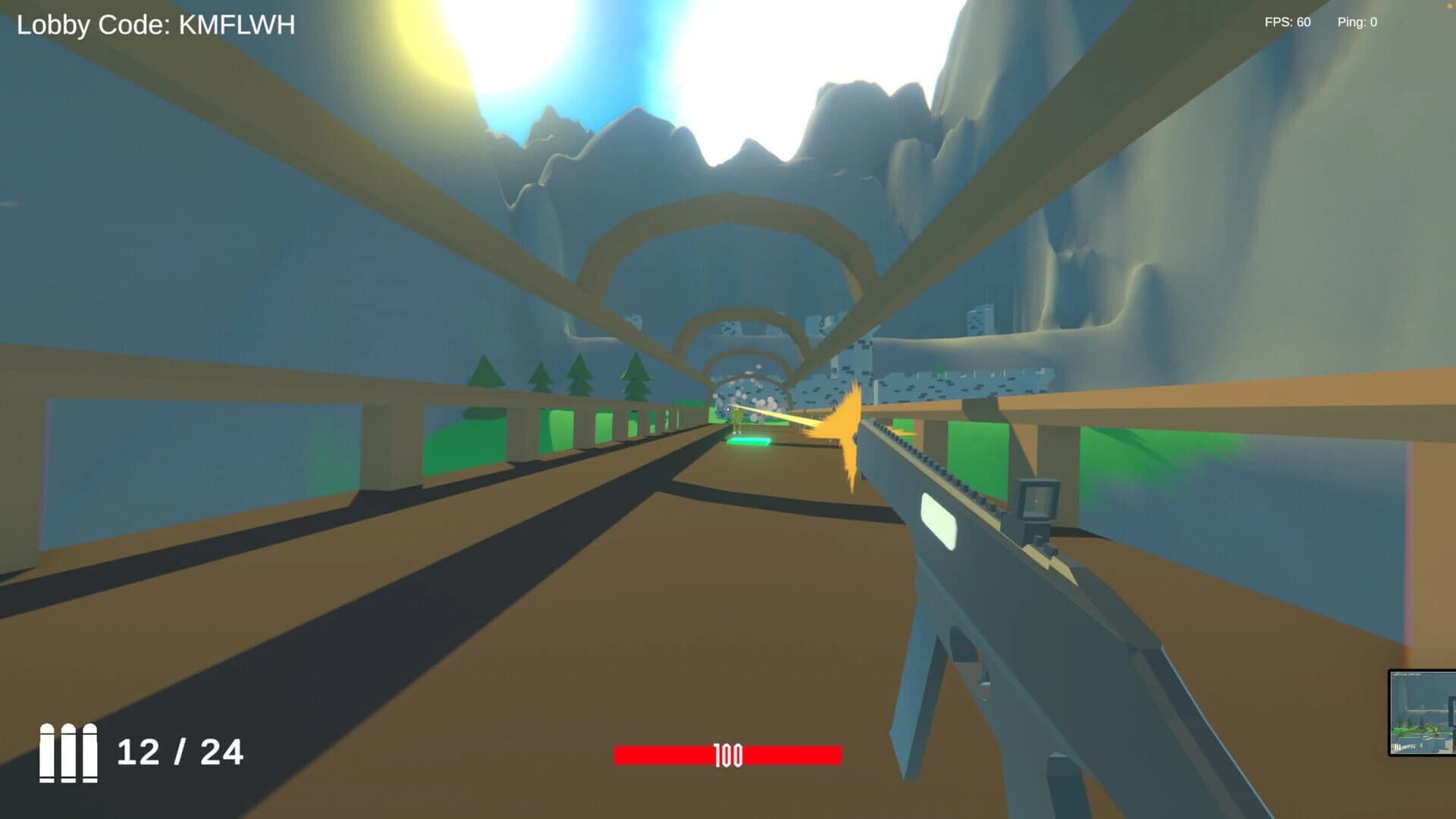Click the rifle's red dot sight
This screenshot has height=819, width=1456.
(x=1036, y=500)
